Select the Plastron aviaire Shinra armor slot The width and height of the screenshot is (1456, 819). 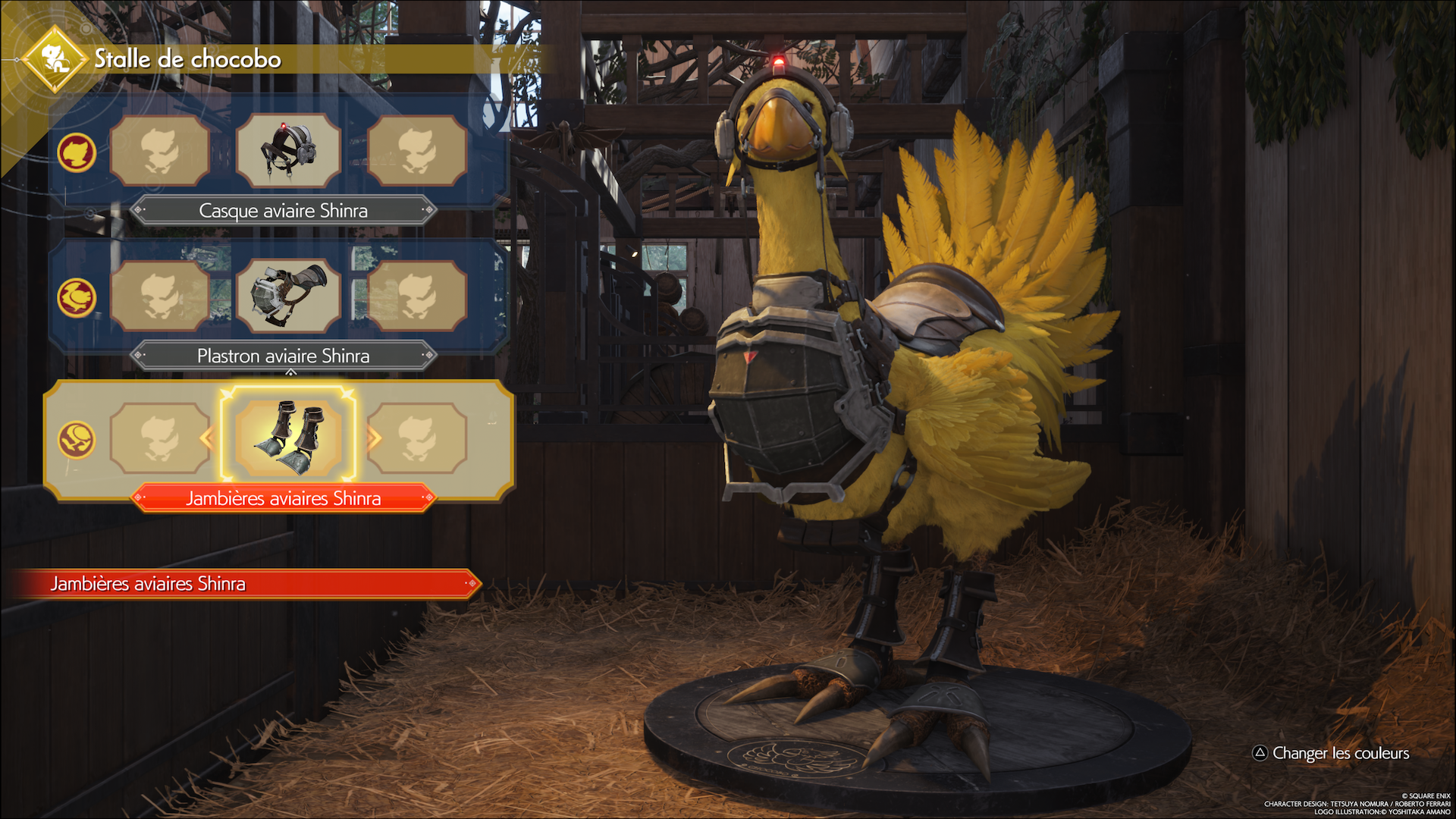(288, 296)
